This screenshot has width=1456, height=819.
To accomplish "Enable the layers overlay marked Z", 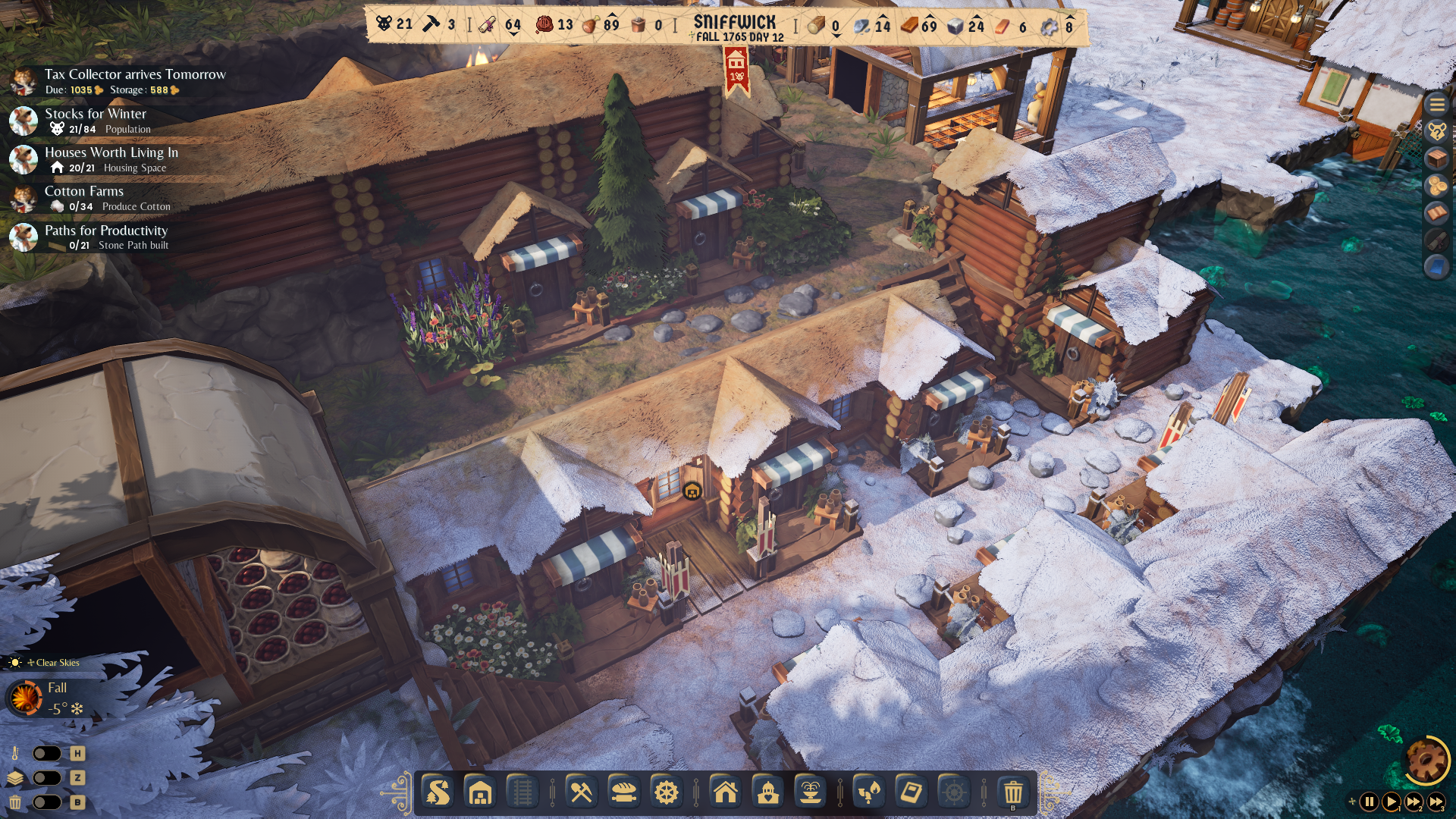I will point(47,777).
